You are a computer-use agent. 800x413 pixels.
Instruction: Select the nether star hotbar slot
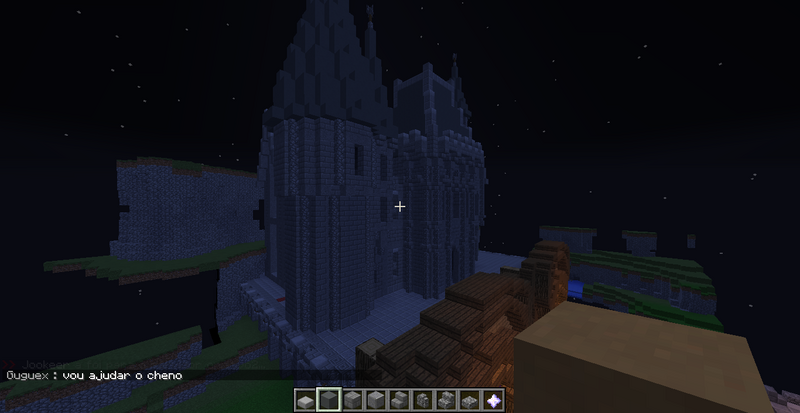coord(493,400)
